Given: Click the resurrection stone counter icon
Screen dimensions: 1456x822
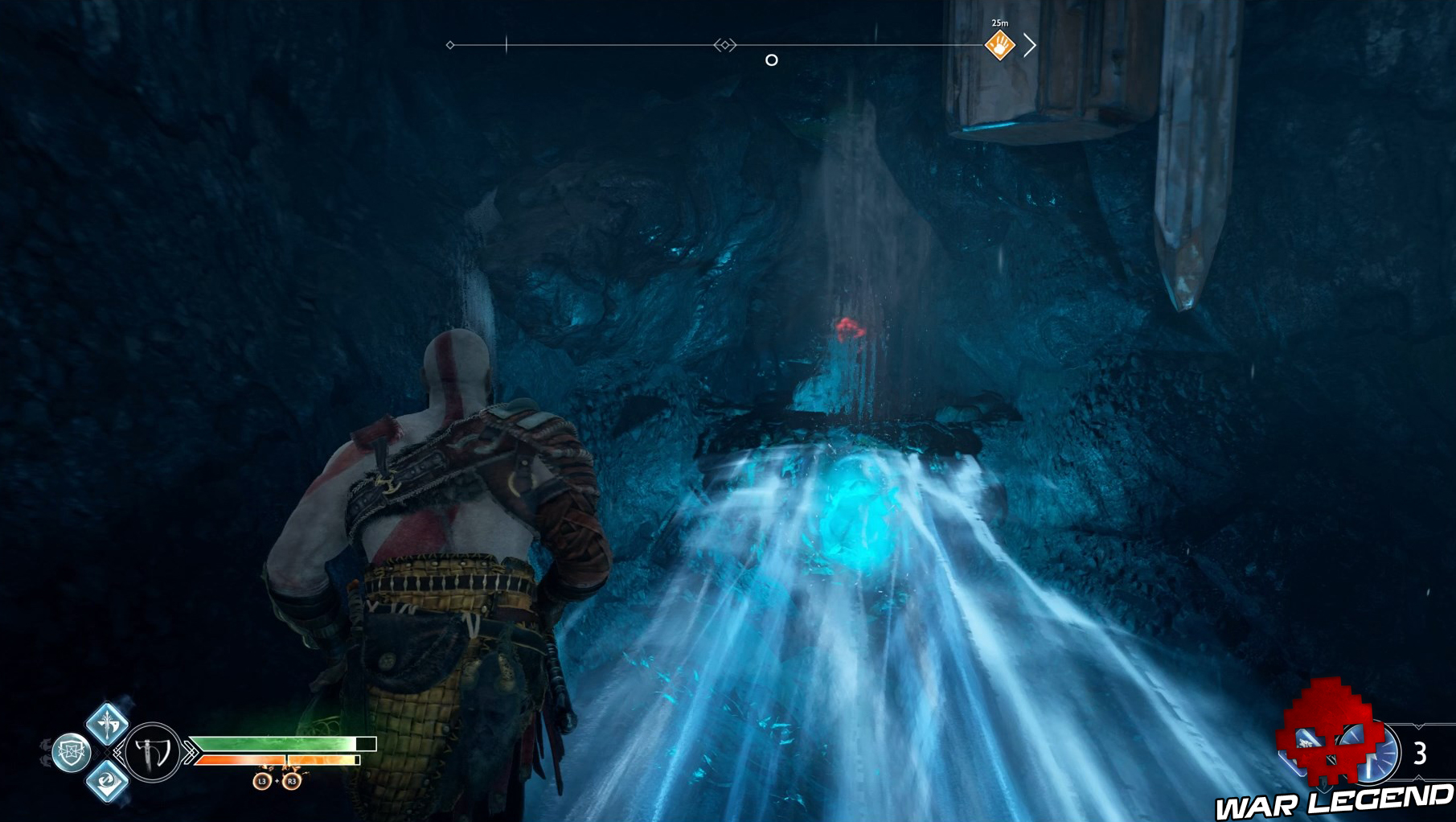Looking at the screenshot, I should click(x=1371, y=753).
